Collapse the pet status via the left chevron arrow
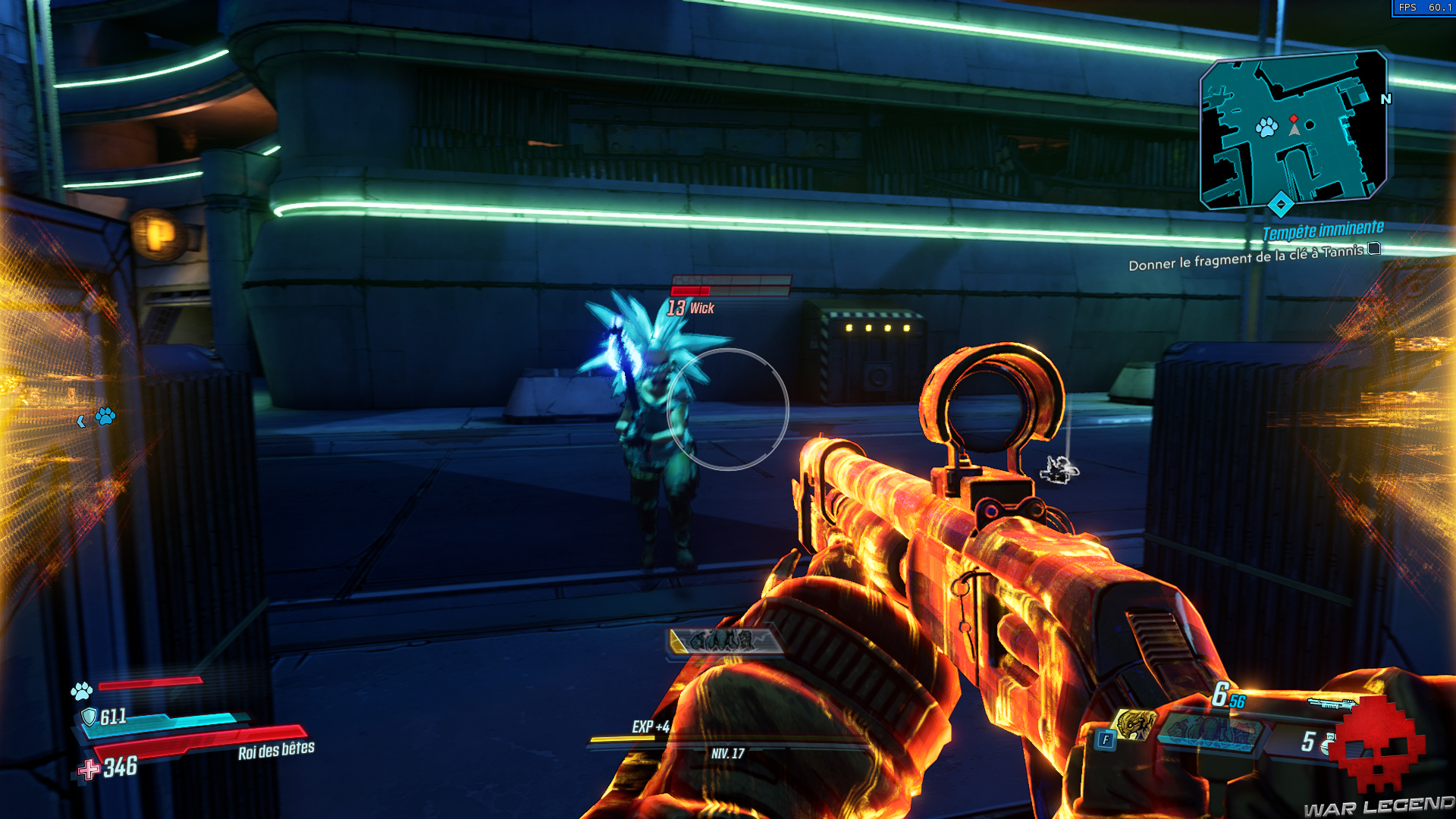 coord(81,422)
